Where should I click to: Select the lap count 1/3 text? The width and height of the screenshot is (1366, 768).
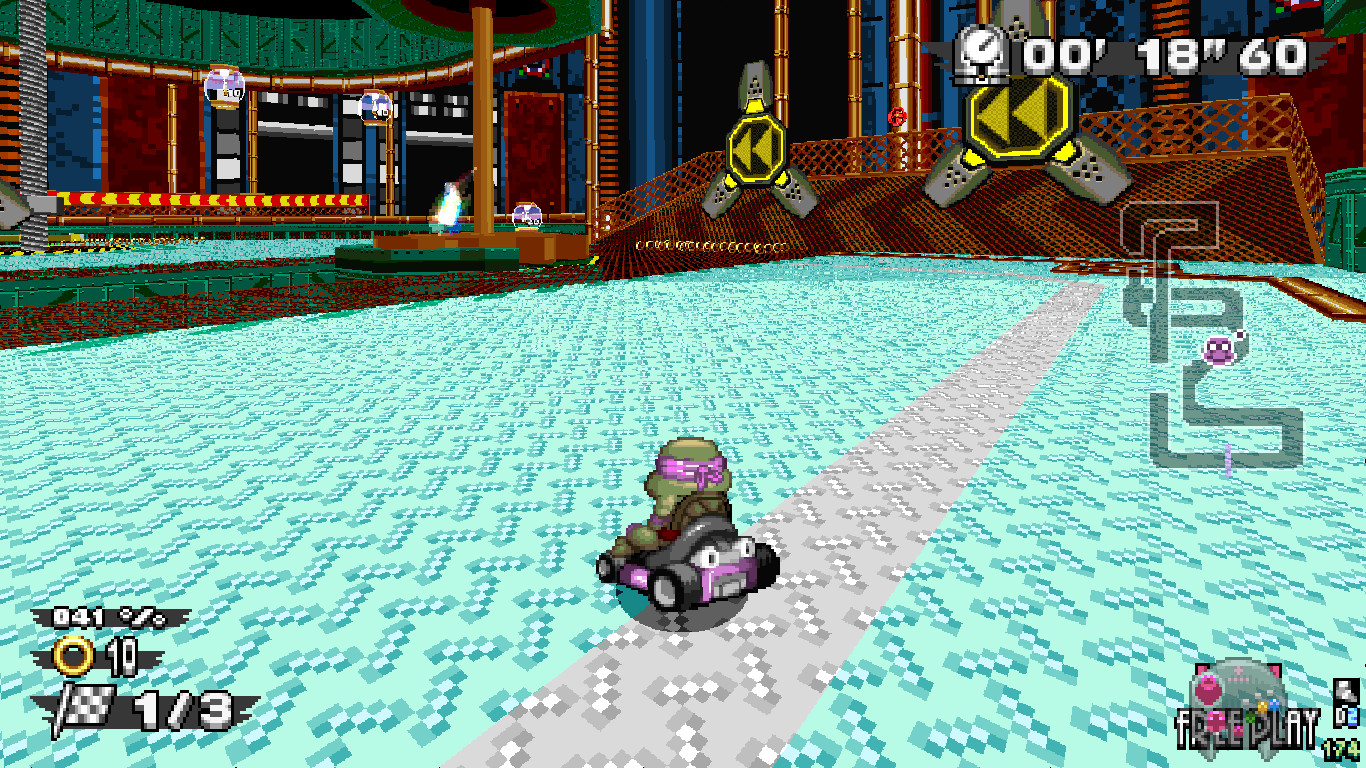tap(185, 710)
